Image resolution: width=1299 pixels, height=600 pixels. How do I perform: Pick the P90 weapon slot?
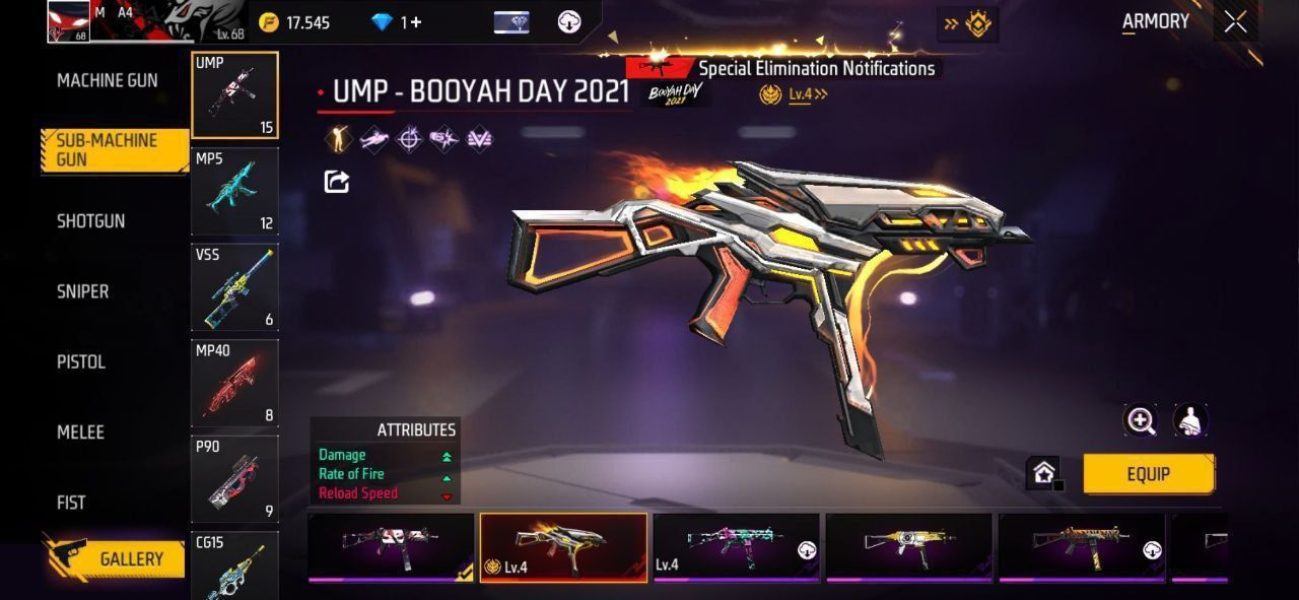(x=235, y=478)
